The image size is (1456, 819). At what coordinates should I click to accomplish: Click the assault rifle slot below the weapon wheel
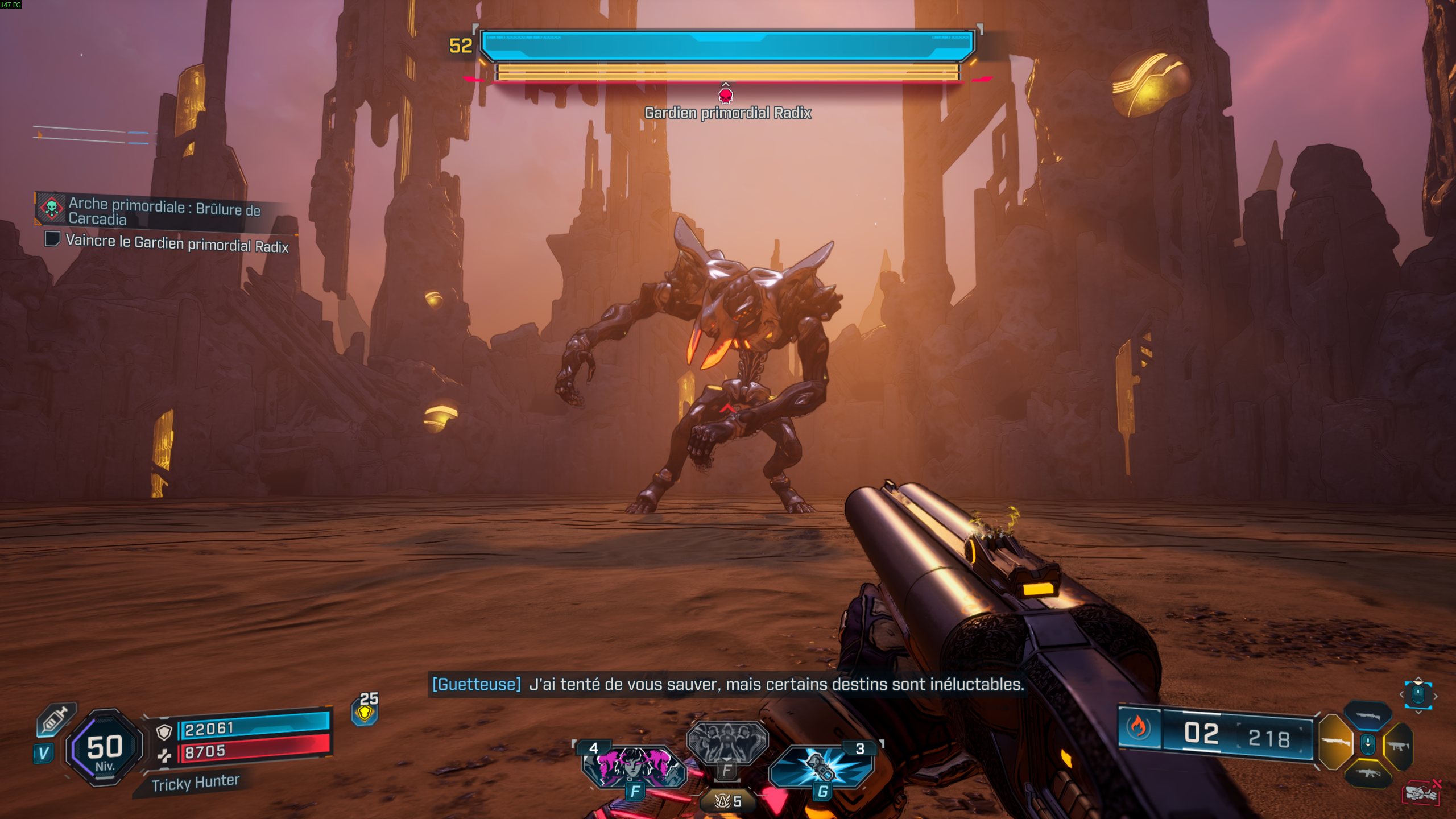[1368, 773]
